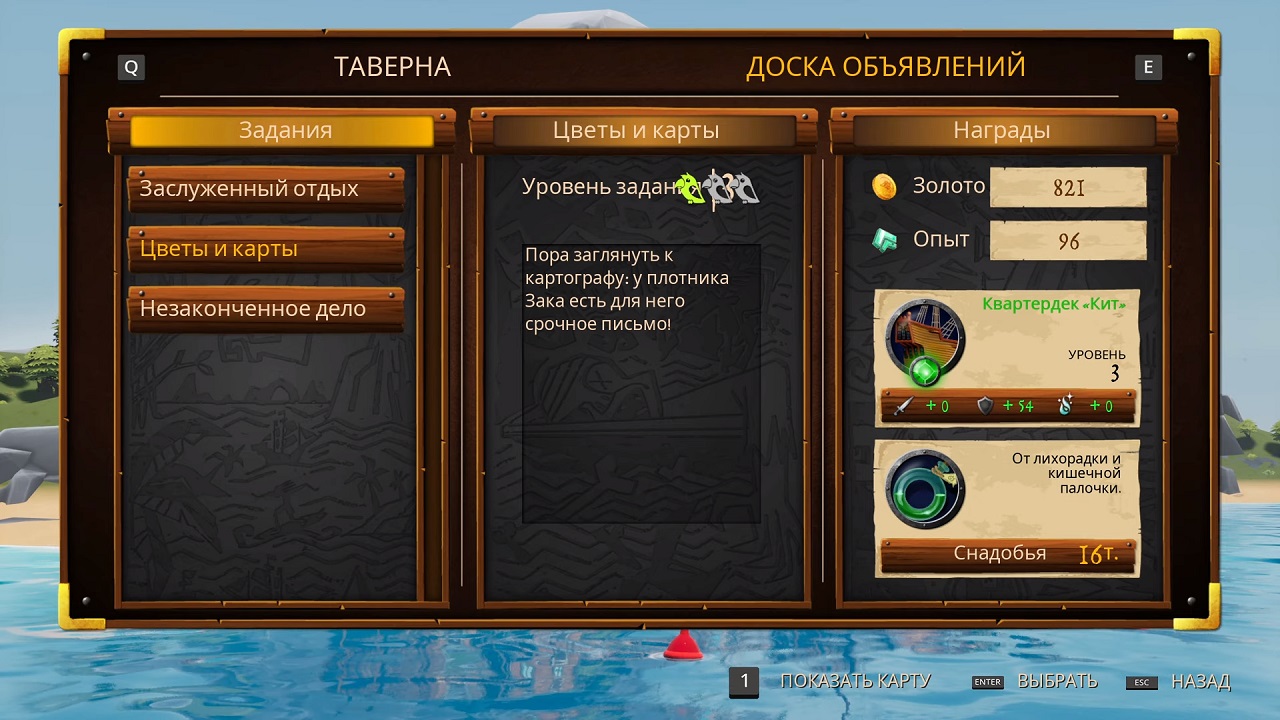Click the green potion reward icon
1280x720 pixels.
pos(924,490)
